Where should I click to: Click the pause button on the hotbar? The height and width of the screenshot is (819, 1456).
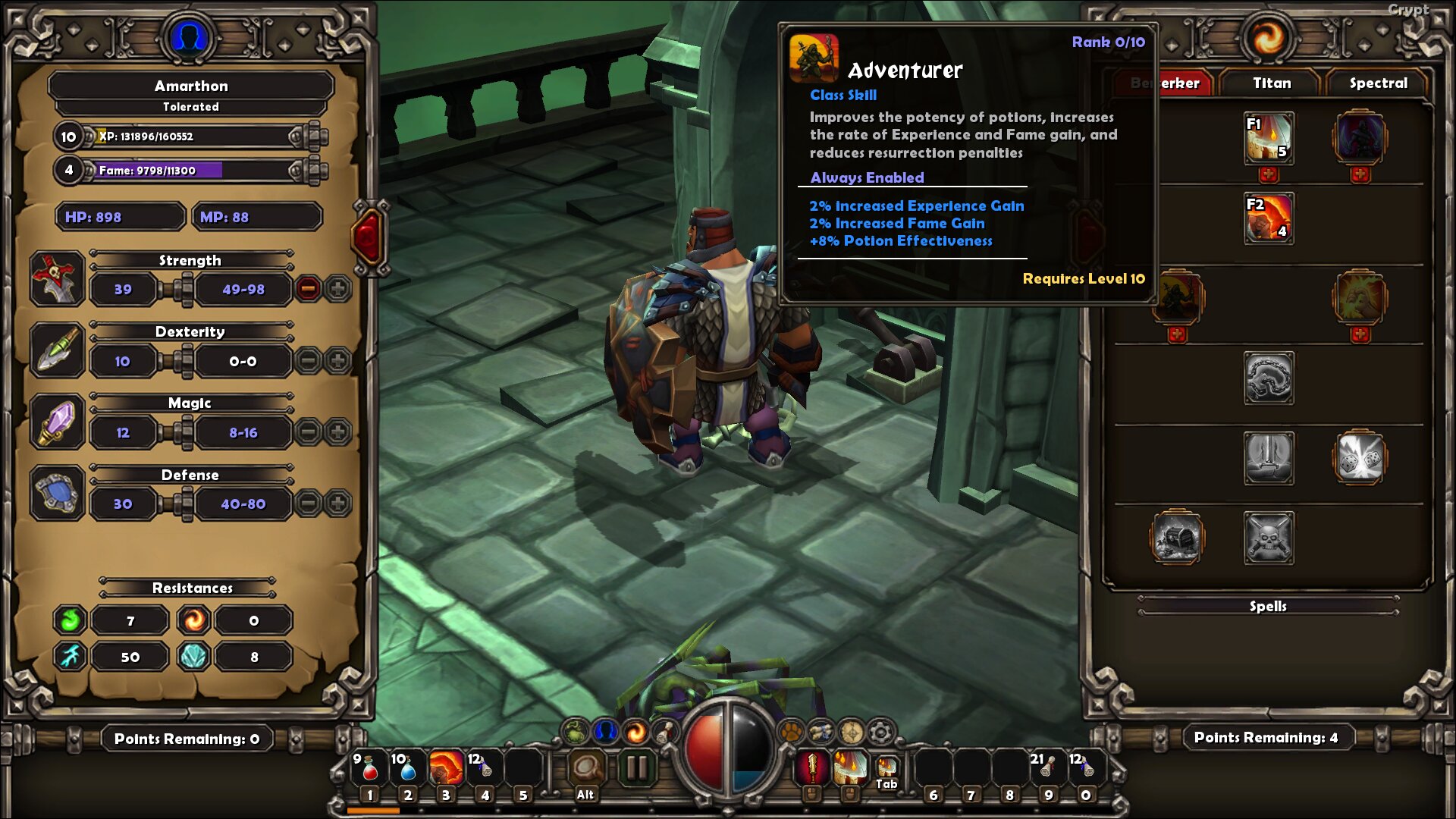(x=636, y=769)
